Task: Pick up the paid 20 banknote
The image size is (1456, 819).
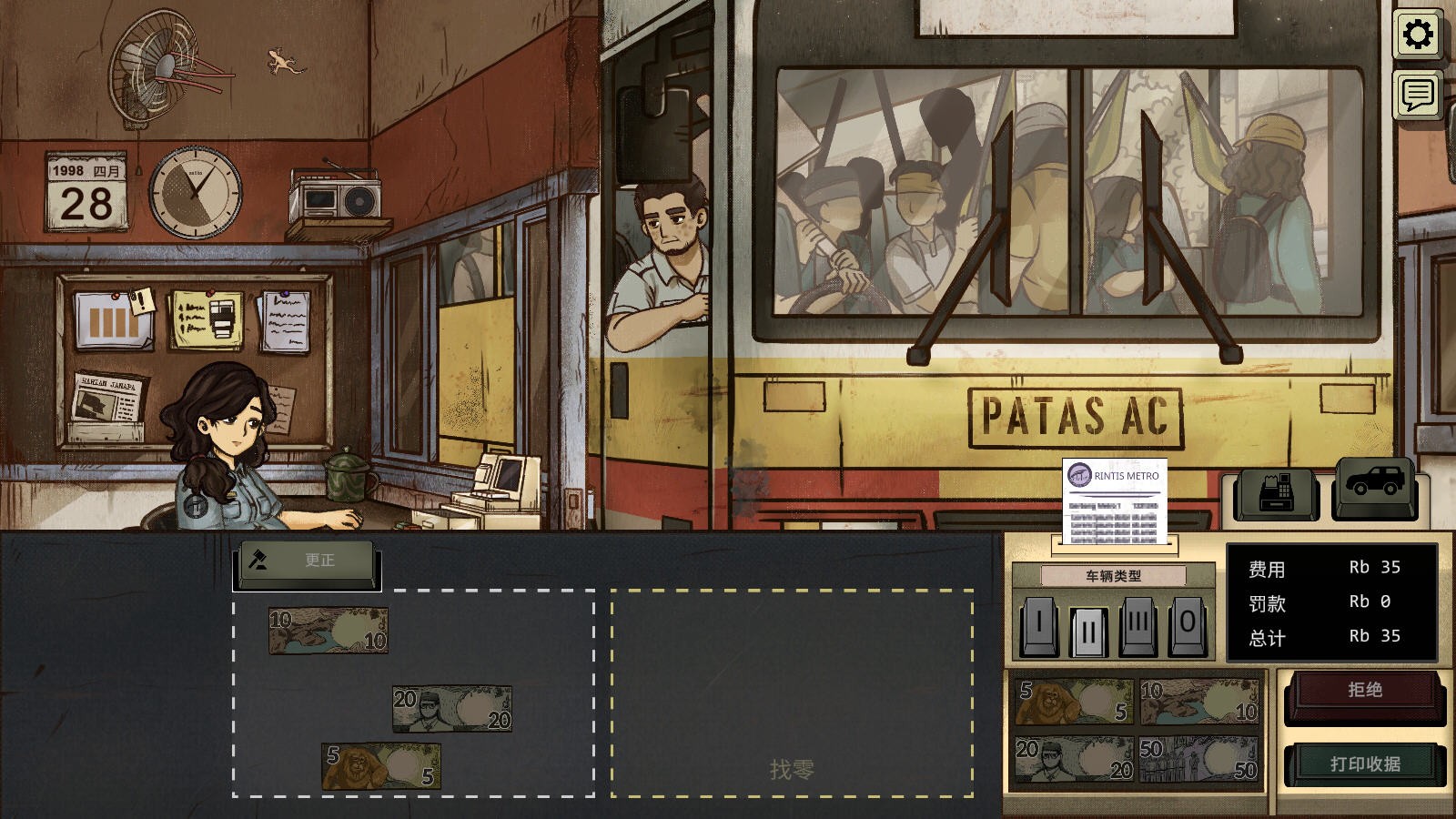Action: 452,709
